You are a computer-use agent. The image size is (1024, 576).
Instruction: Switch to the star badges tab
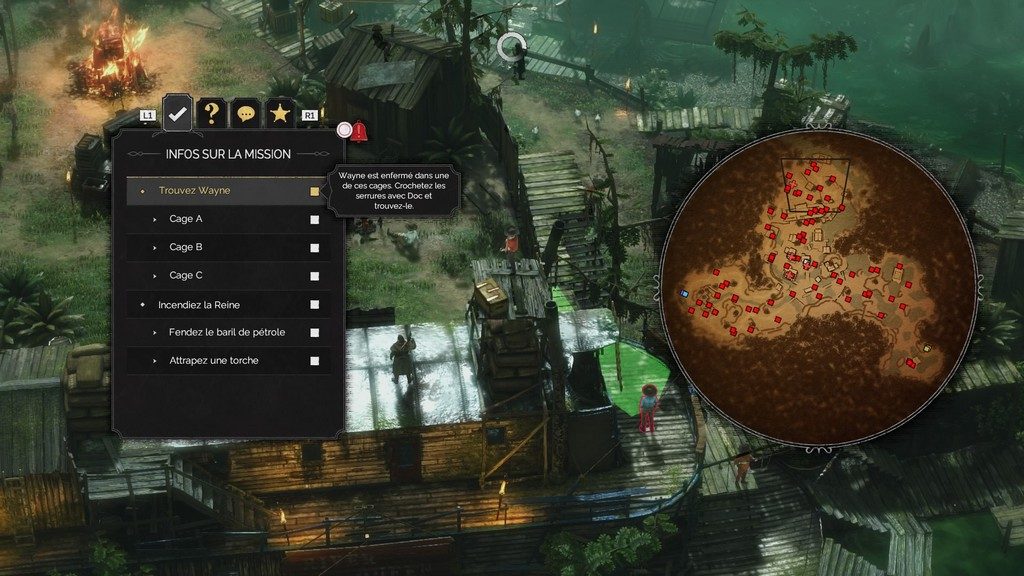[279, 114]
